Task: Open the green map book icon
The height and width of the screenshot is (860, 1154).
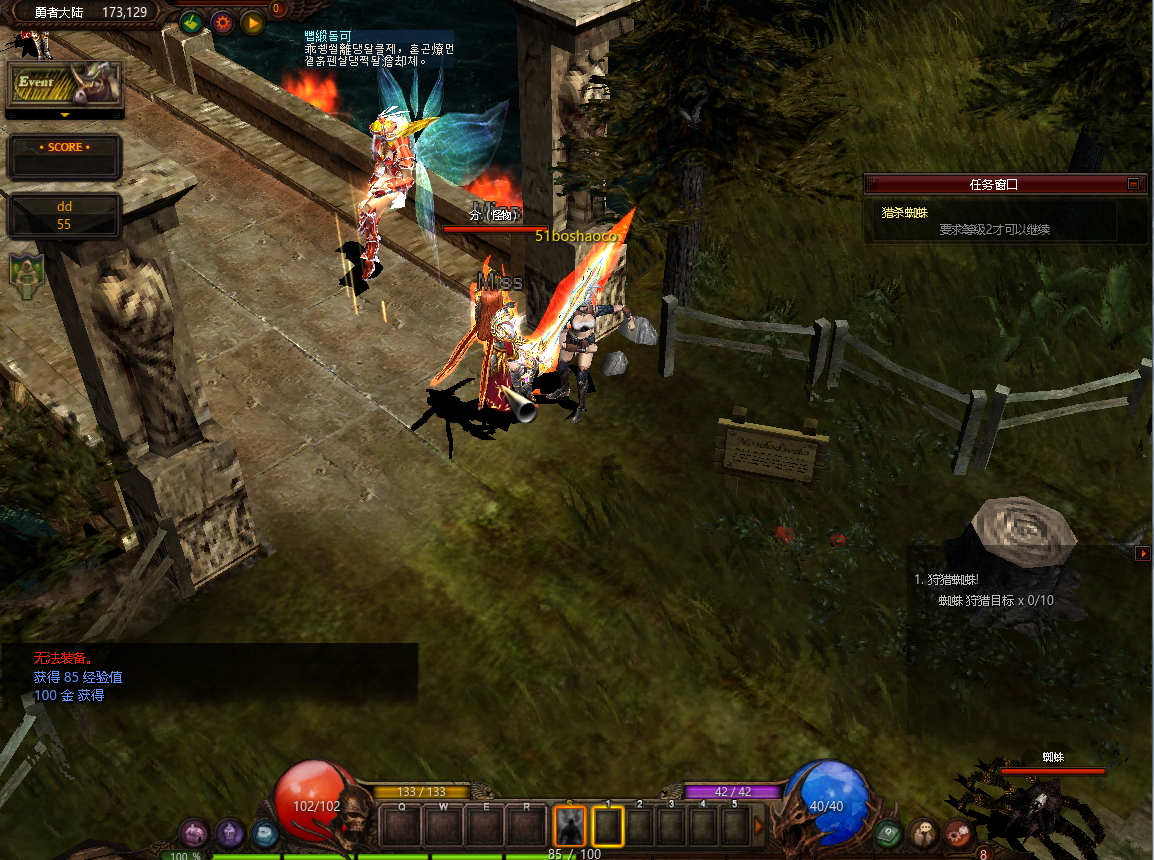Action: pyautogui.click(x=886, y=832)
